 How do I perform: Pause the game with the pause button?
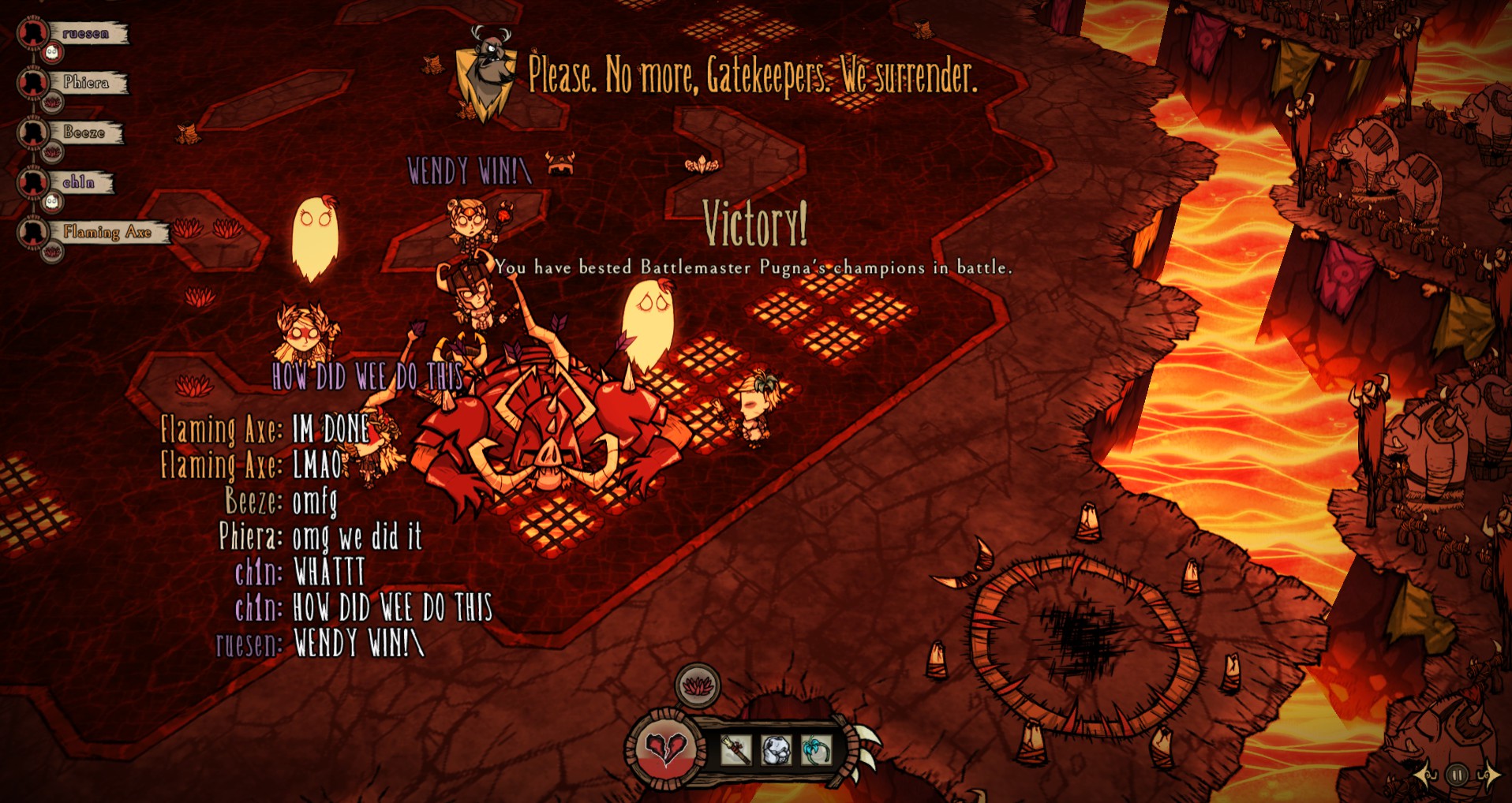[x=1457, y=775]
